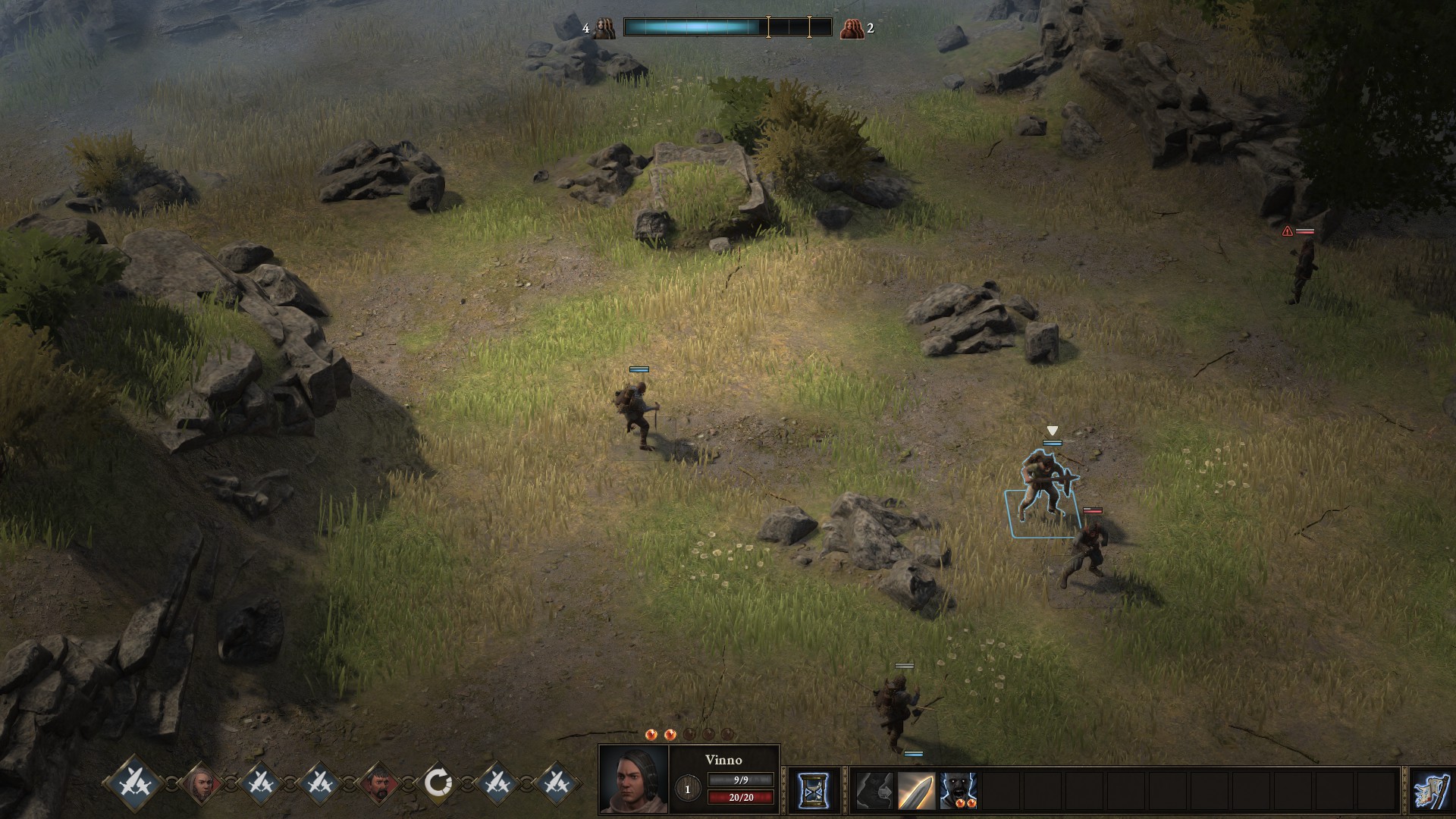Select the greyed-out boot movement ability
Viewport: 1456px width, 819px height.
click(874, 791)
